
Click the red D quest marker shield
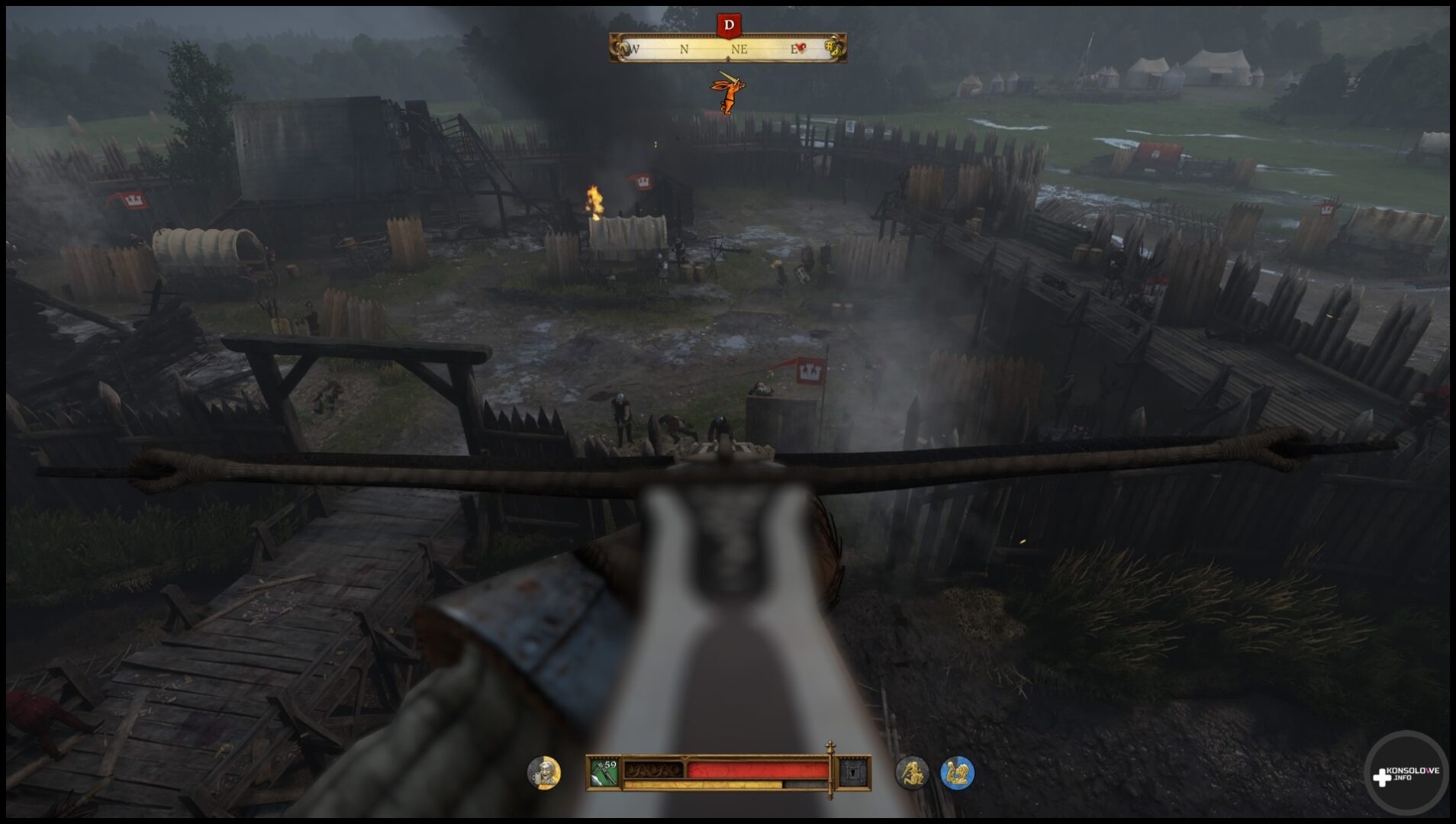tap(729, 25)
